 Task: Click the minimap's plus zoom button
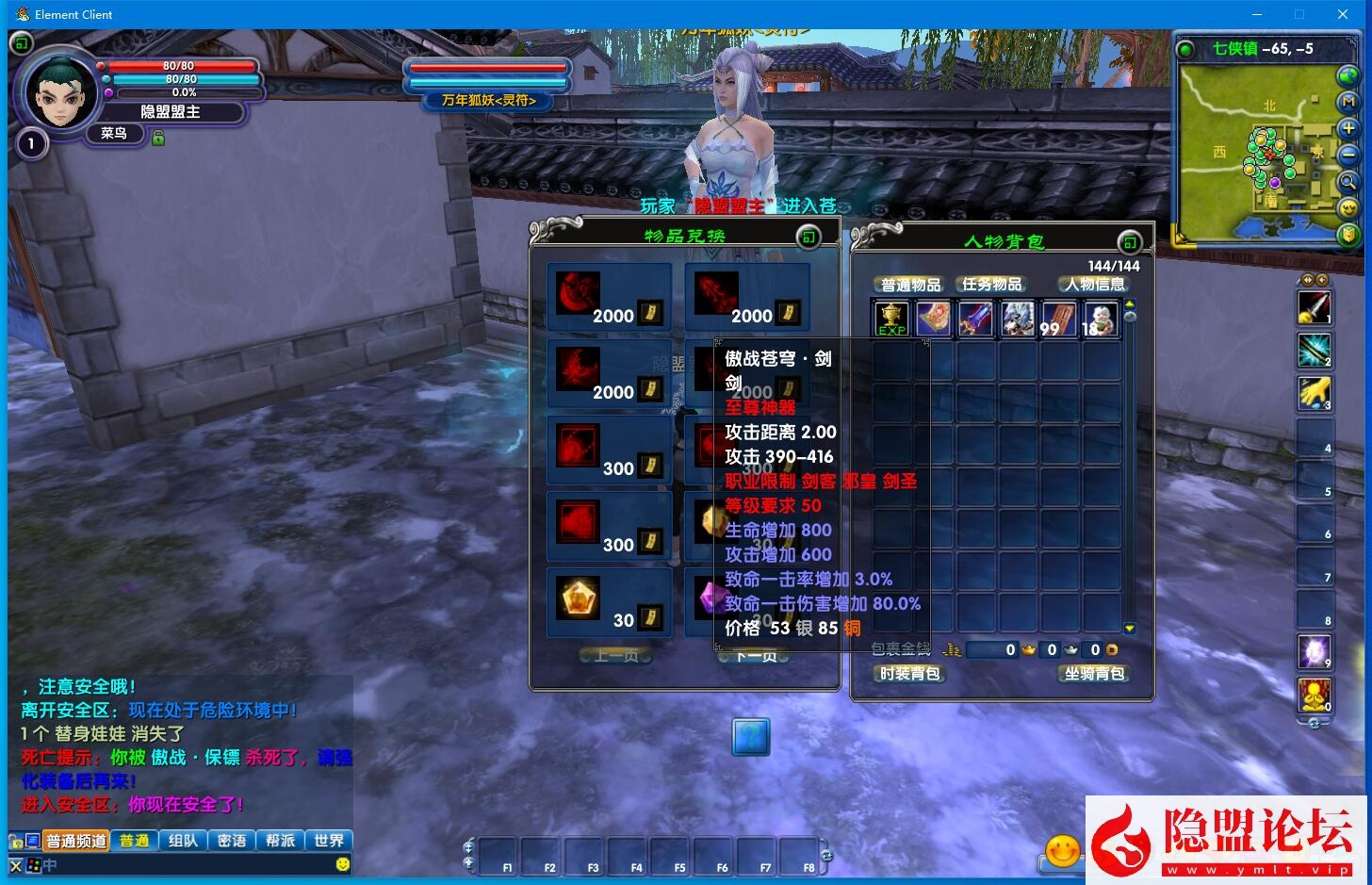point(1348,128)
